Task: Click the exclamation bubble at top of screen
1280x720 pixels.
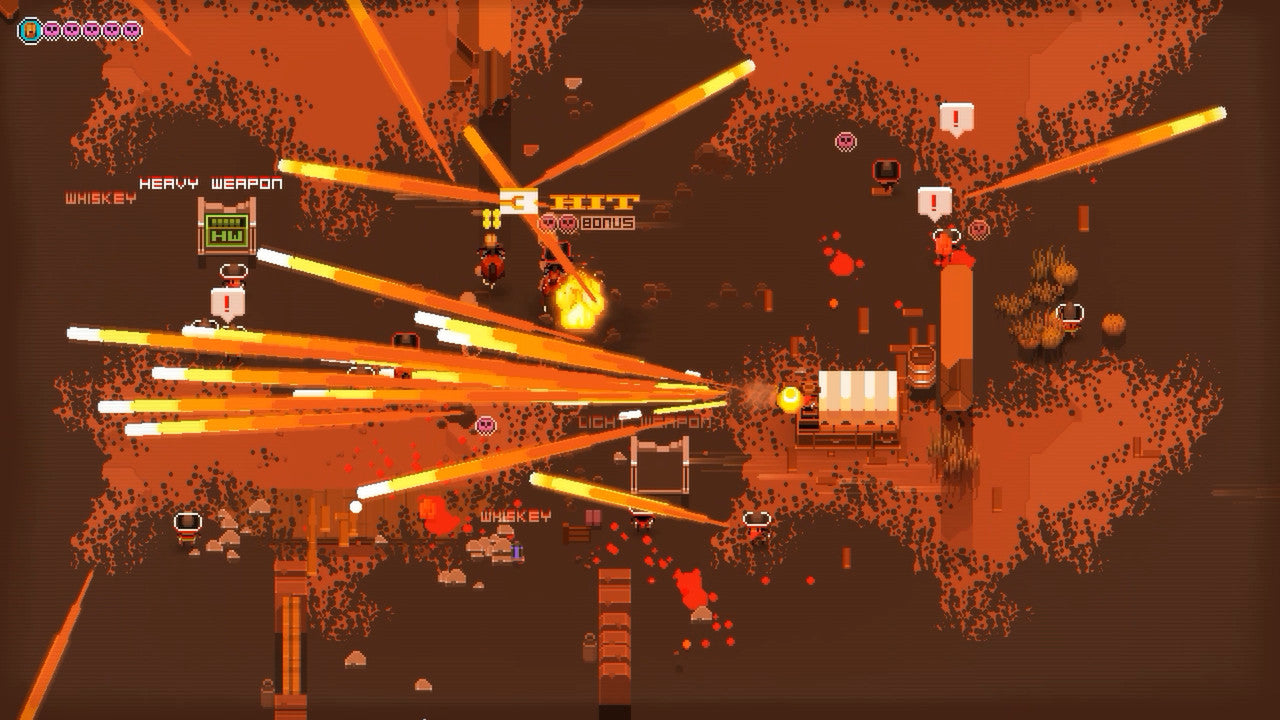Action: tap(955, 116)
